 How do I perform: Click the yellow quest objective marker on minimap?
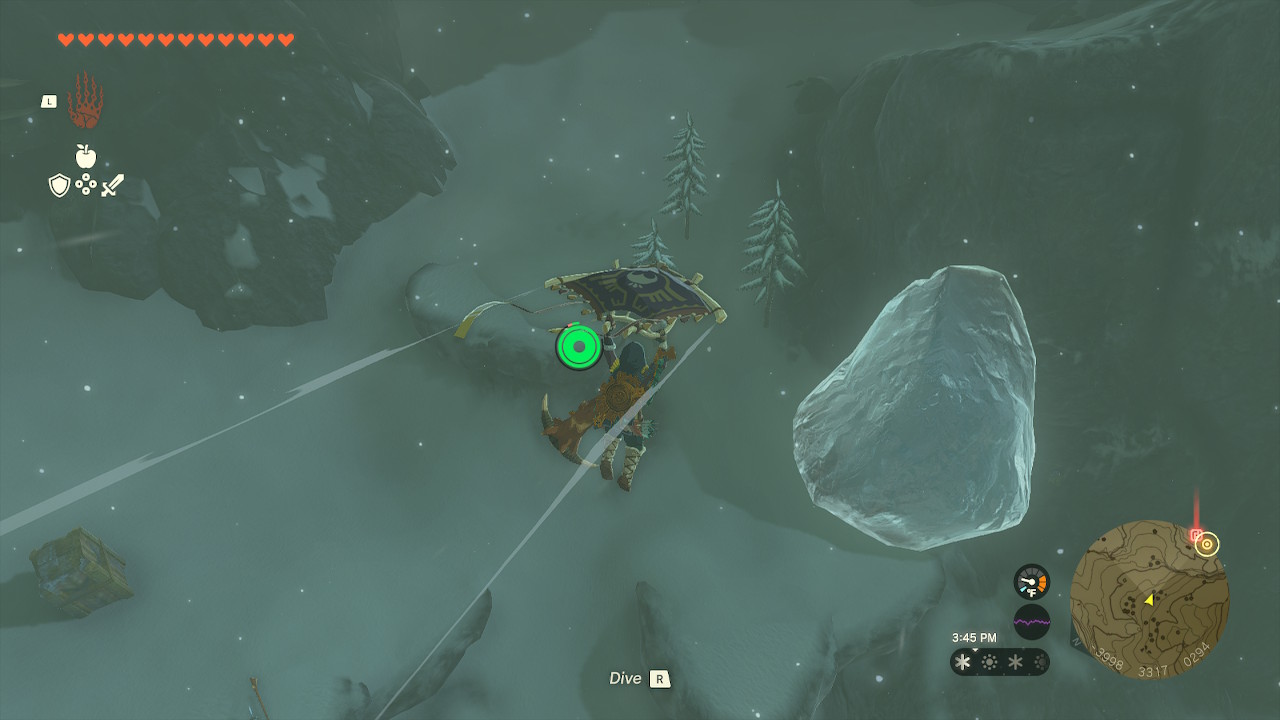[x=1207, y=544]
